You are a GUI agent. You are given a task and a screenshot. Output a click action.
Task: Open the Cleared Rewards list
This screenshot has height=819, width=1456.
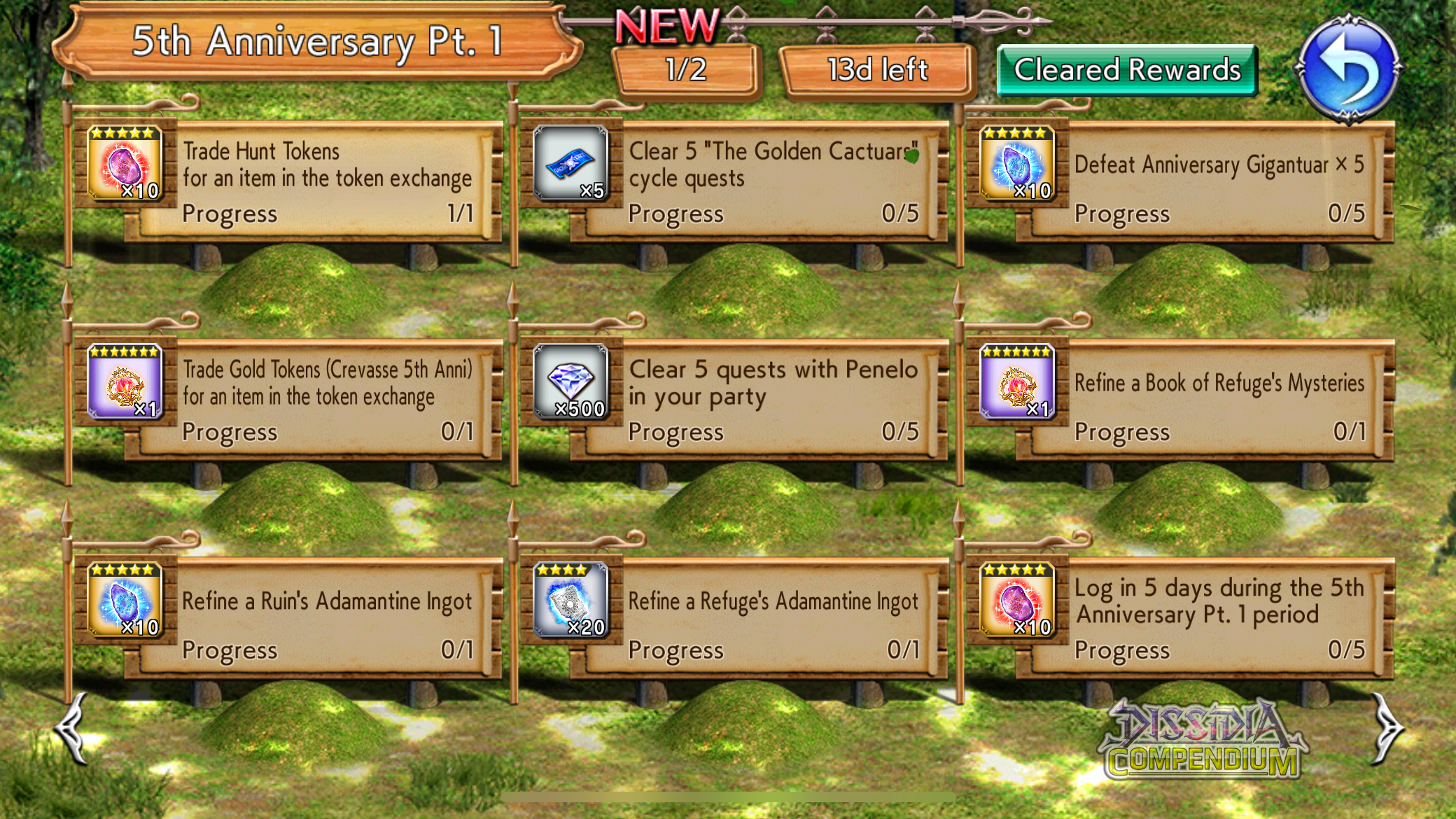click(x=1126, y=70)
